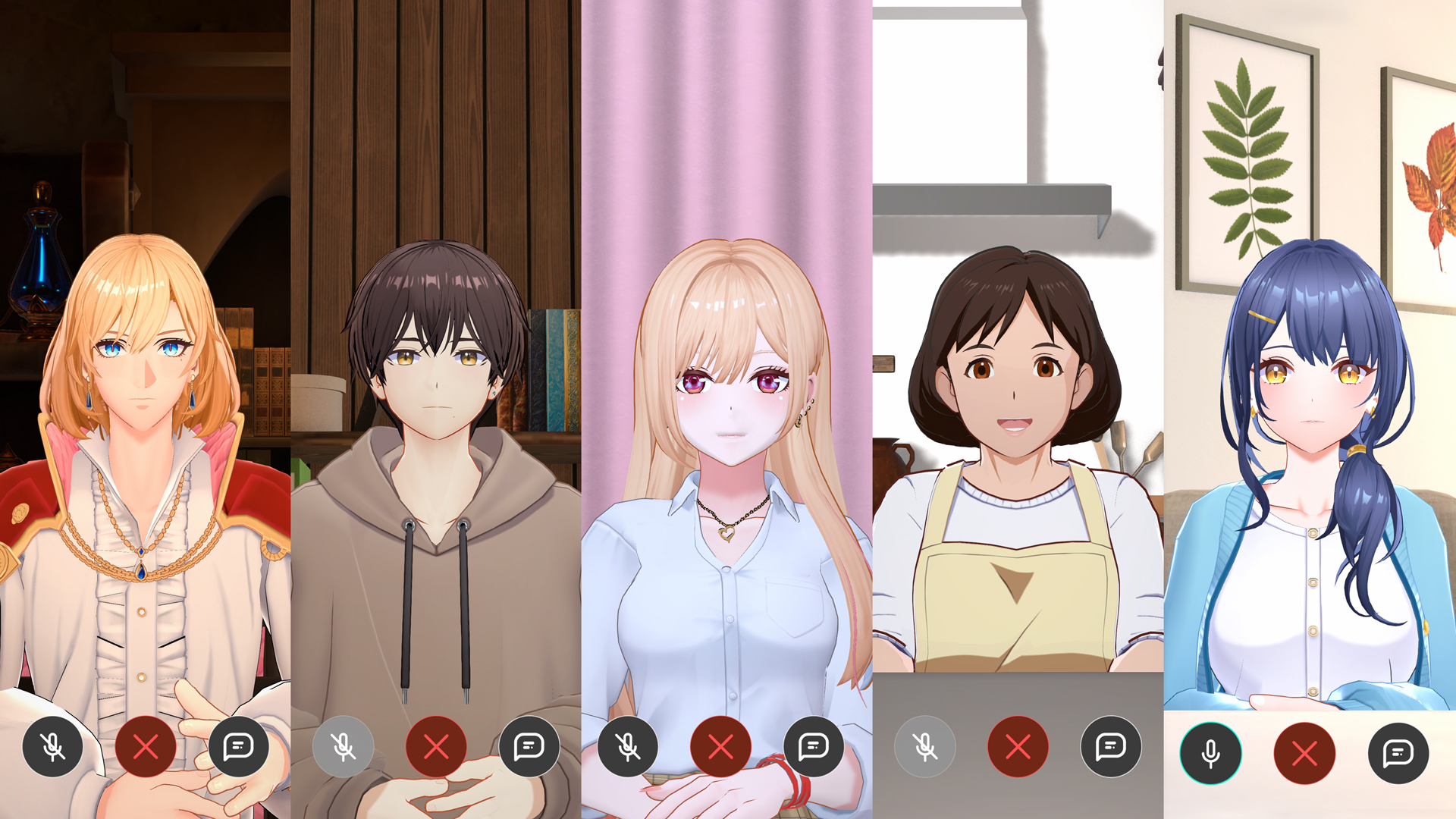Viewport: 1456px width, 819px height.
Task: Toggle the mute mic in the blond prince's panel
Action: (x=53, y=747)
